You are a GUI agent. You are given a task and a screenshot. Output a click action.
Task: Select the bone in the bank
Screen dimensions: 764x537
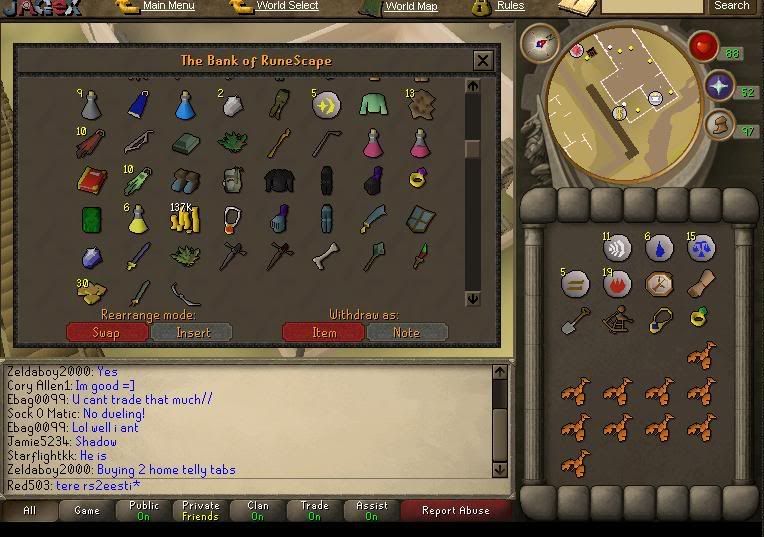pyautogui.click(x=325, y=256)
